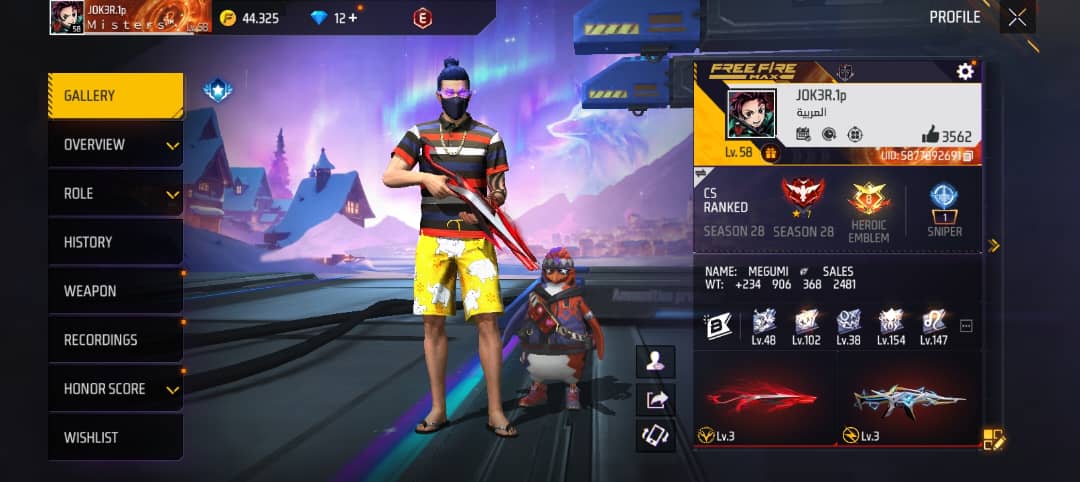Select the blue-white rifle skin thumbnail
The height and width of the screenshot is (482, 1080).
point(908,400)
